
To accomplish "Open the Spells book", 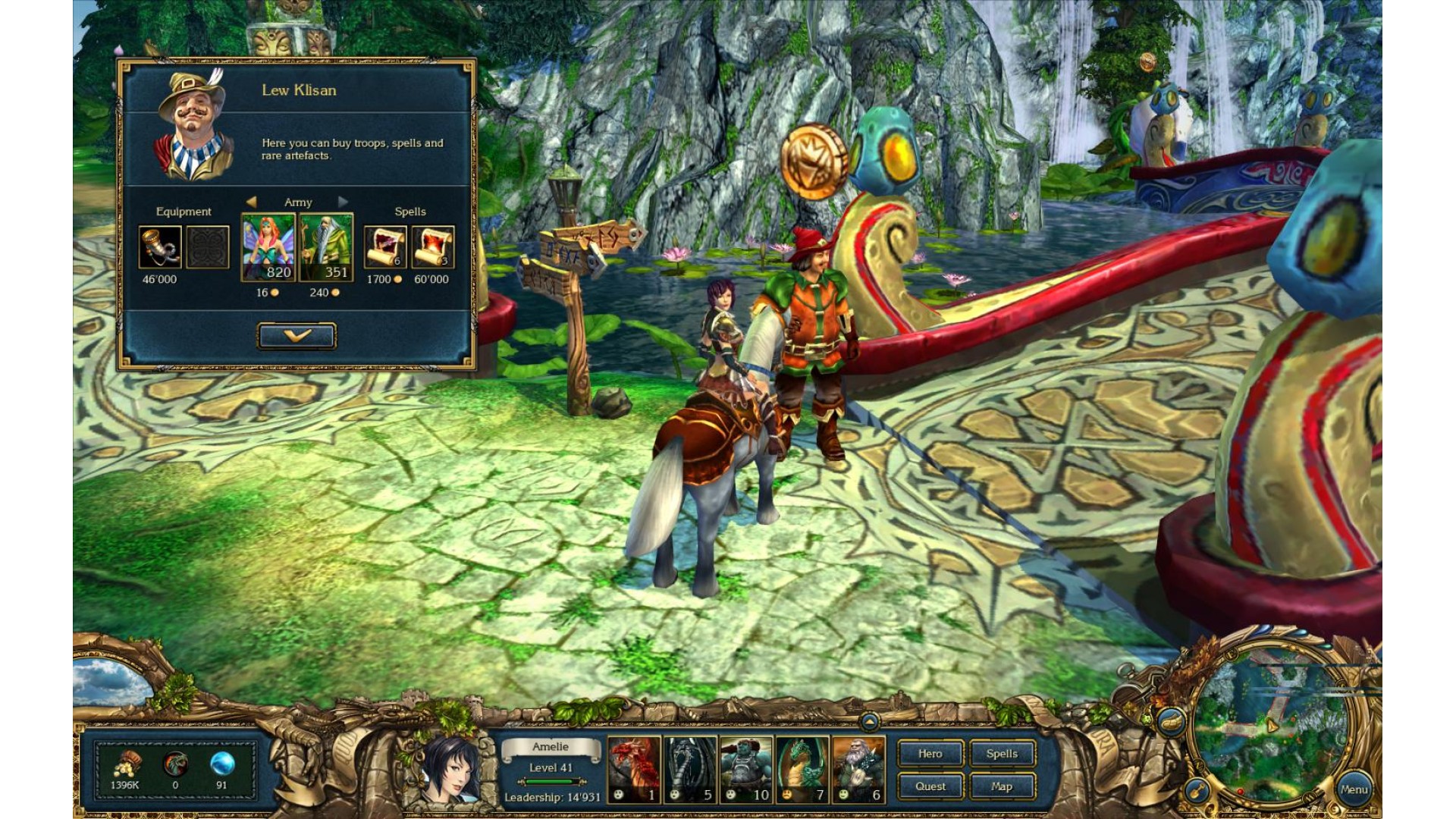I will [x=1002, y=754].
